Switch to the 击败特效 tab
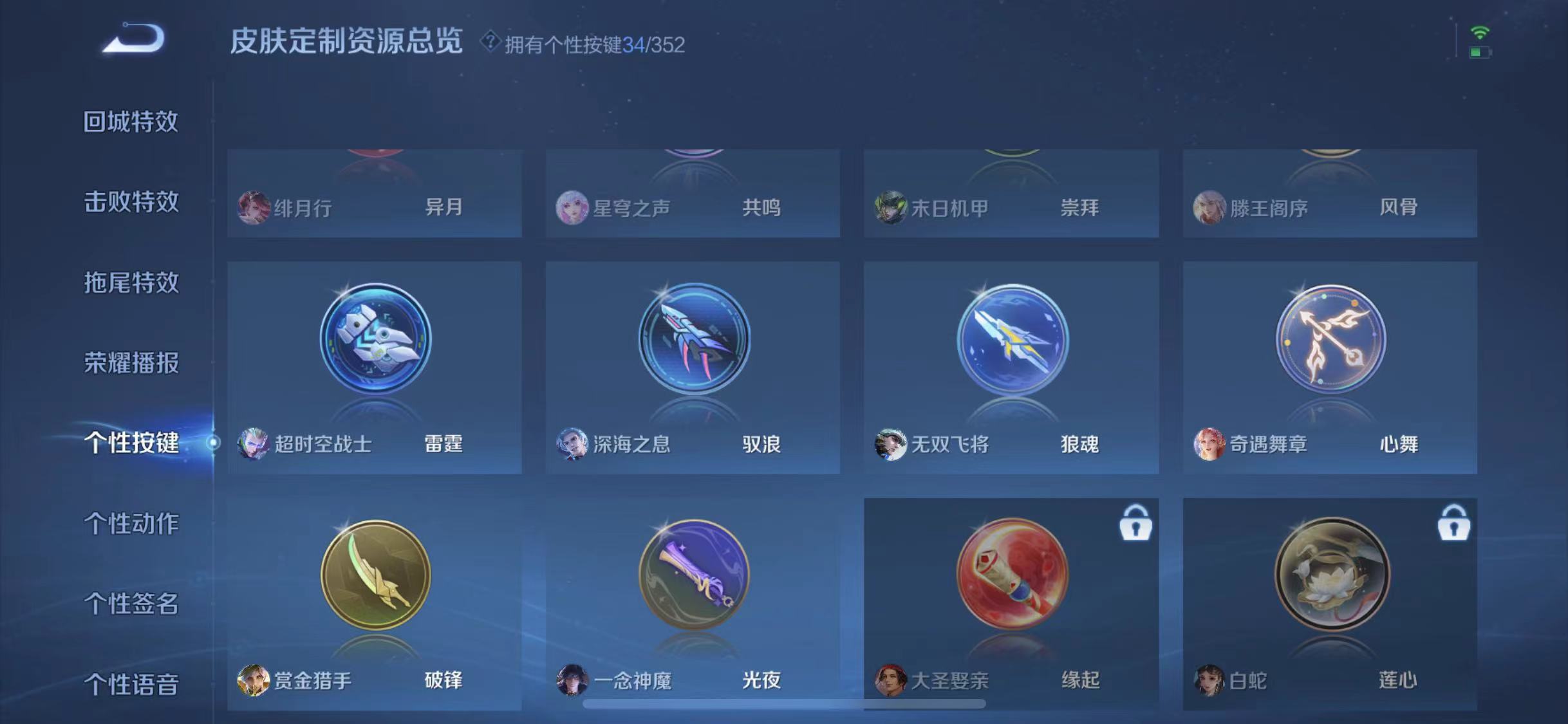The height and width of the screenshot is (724, 1568). 131,201
